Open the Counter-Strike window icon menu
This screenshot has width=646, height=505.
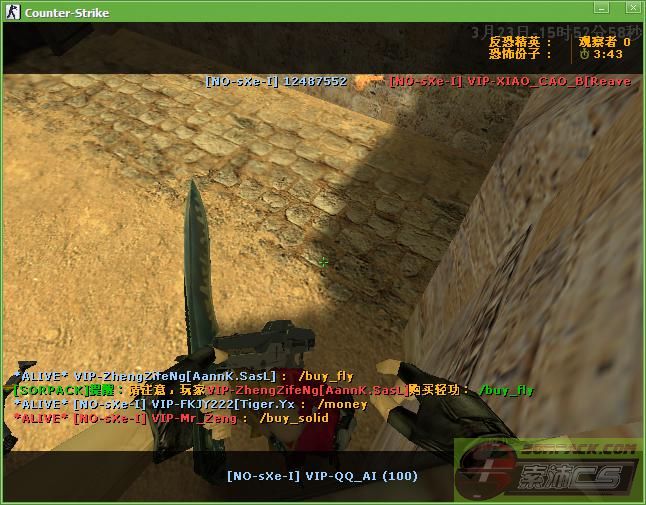coord(11,13)
